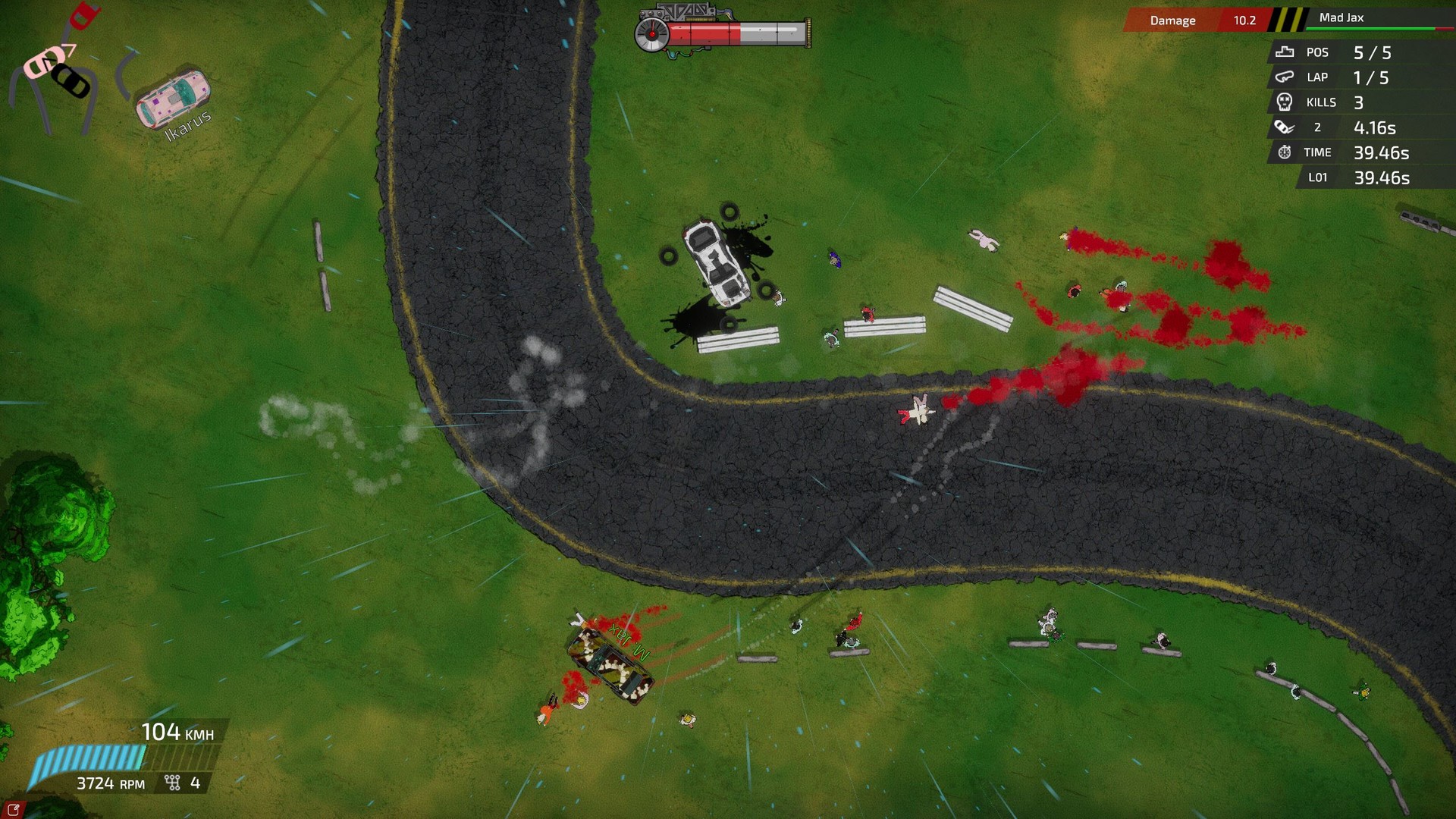Click the 104 KMH speed readout
This screenshot has width=1456, height=819.
(x=178, y=733)
